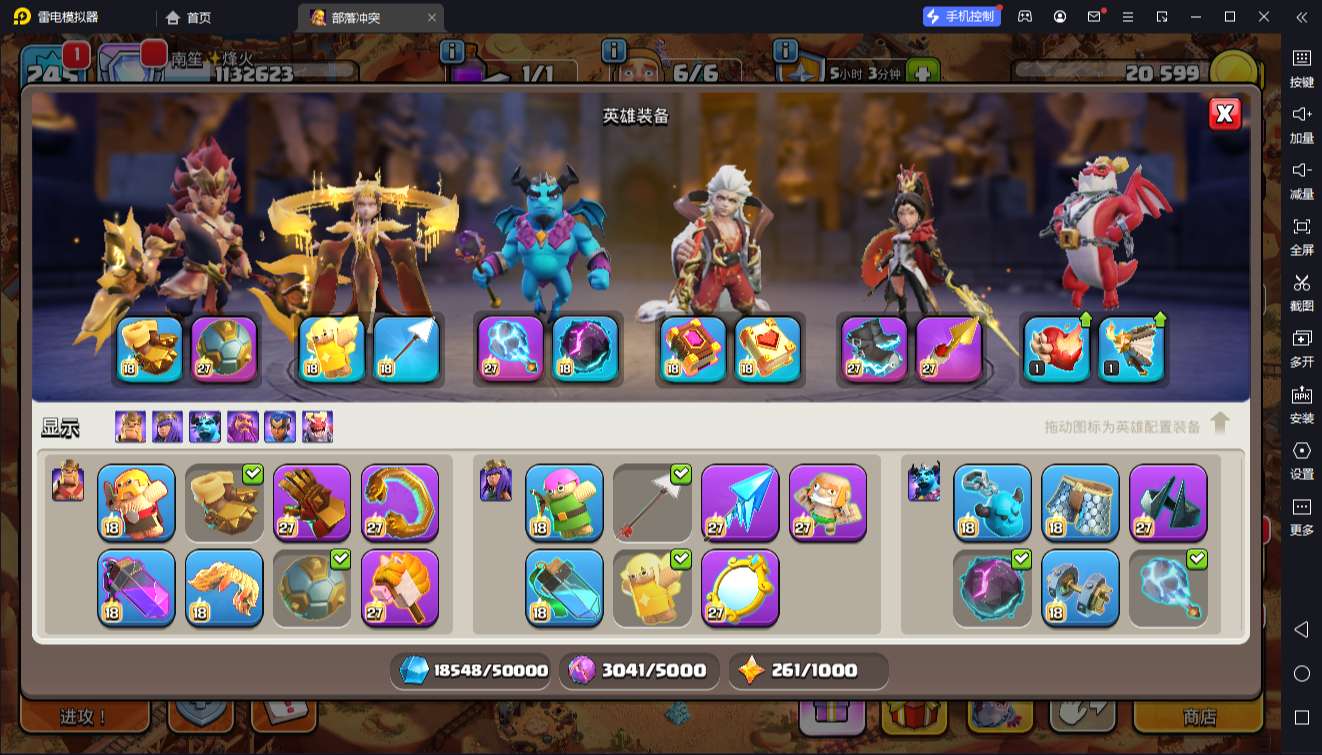Pick the Barbarian Puppet equipment
Image resolution: width=1322 pixels, height=755 pixels.
(136, 502)
